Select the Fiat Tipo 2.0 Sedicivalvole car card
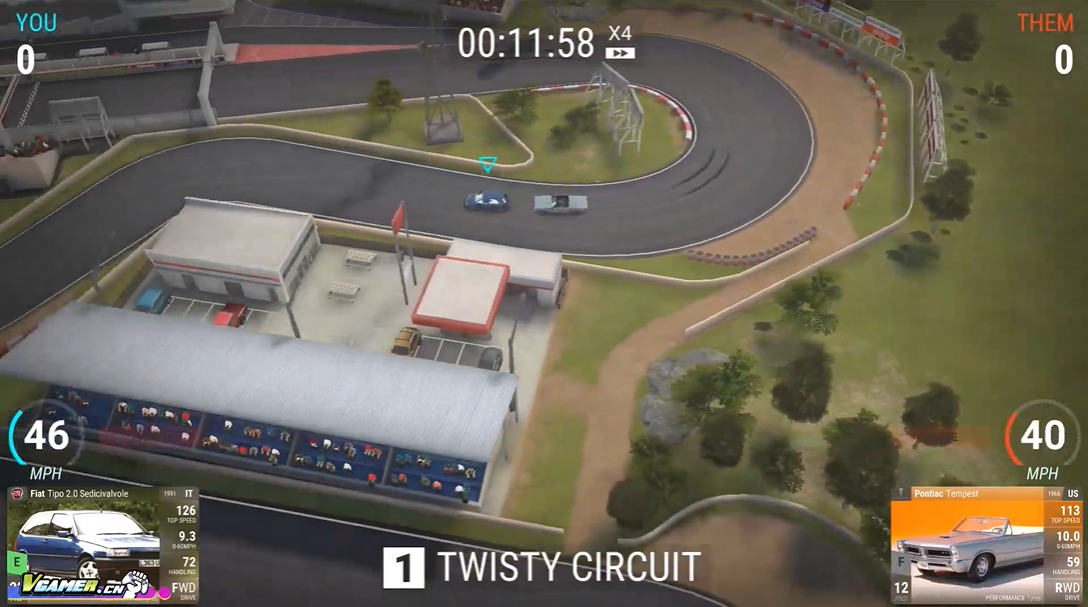 pos(103,545)
